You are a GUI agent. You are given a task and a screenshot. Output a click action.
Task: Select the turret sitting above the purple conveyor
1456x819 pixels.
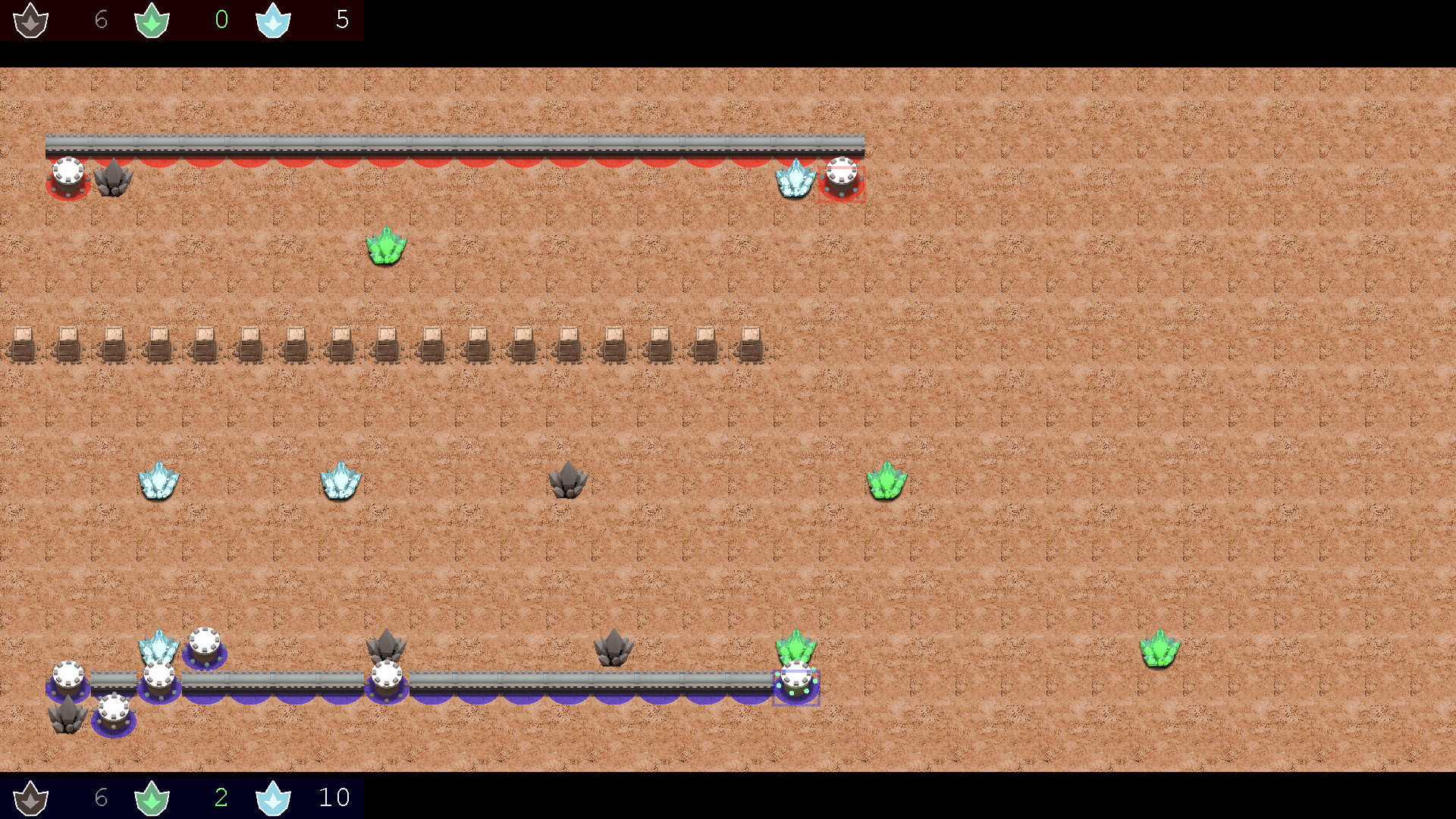coord(205,642)
